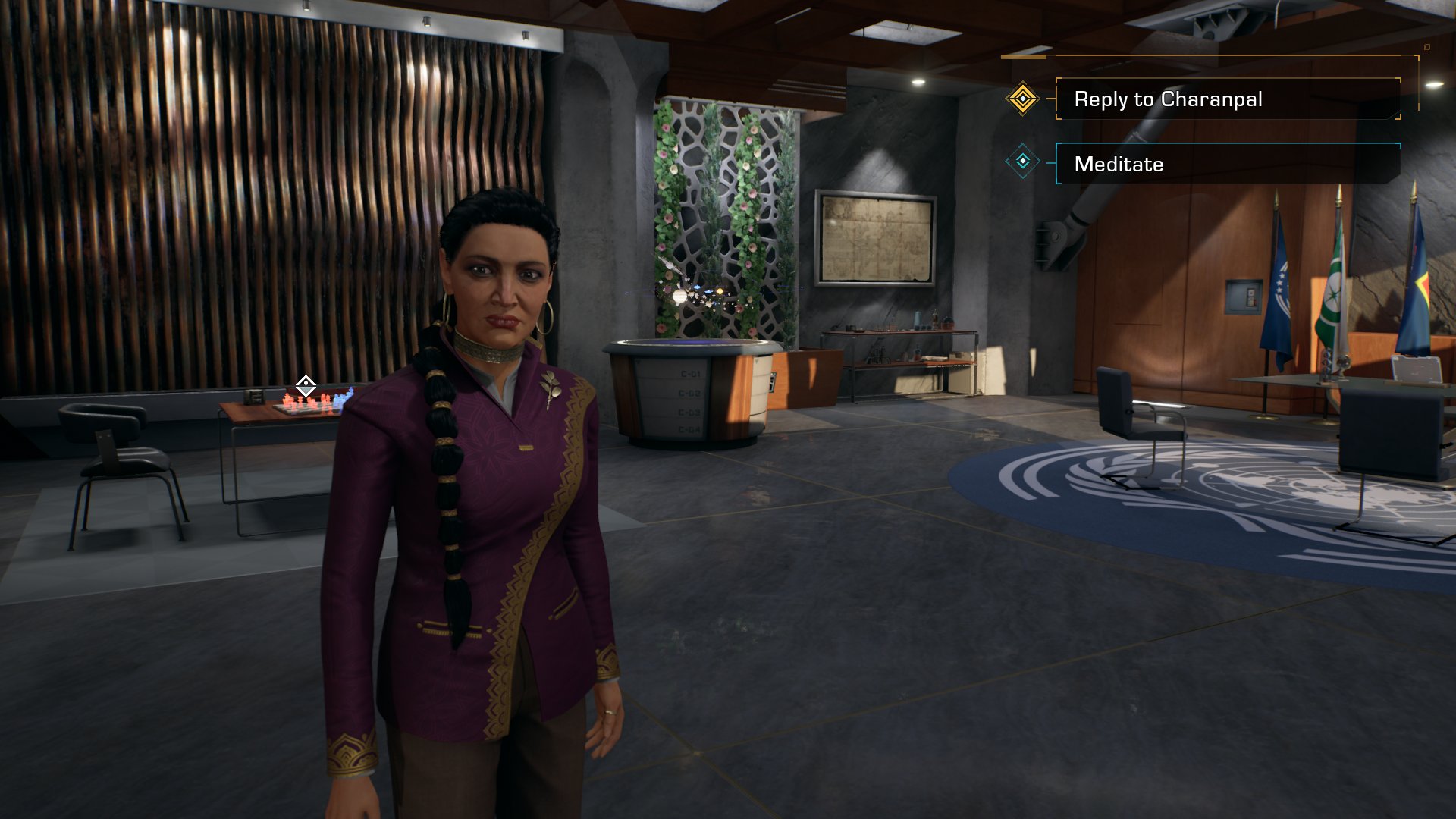Click the gold diamond icon beside Reply
Screen dimensions: 1456x819
[x=1022, y=99]
